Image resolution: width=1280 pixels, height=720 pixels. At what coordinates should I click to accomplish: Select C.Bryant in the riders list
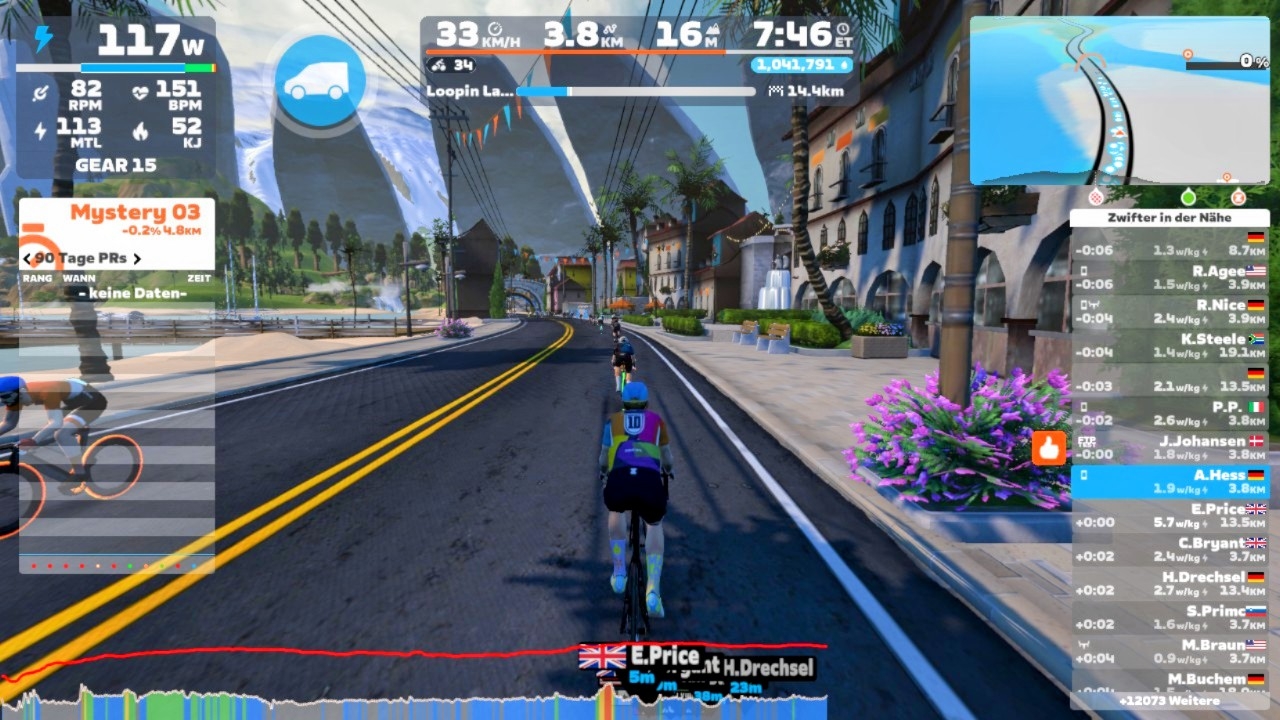click(x=1169, y=550)
